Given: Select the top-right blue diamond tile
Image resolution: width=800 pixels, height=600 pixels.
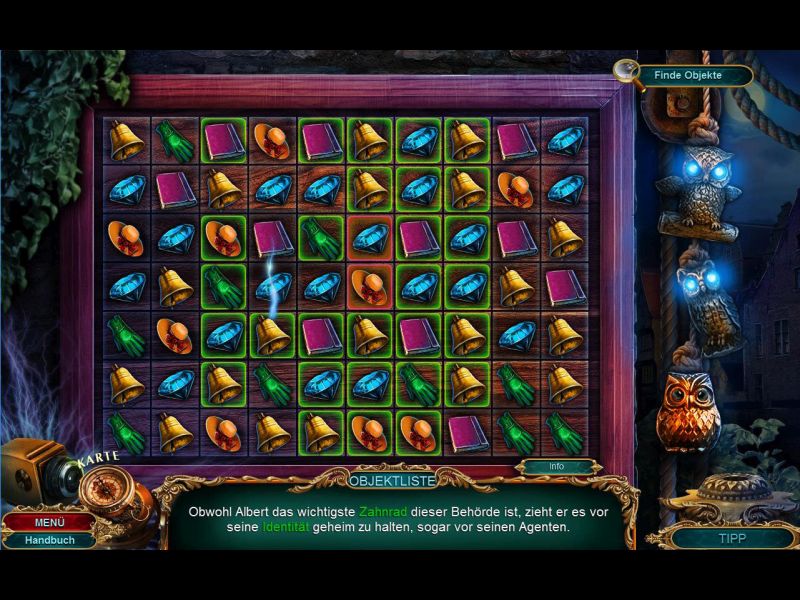Looking at the screenshot, I should [x=565, y=140].
